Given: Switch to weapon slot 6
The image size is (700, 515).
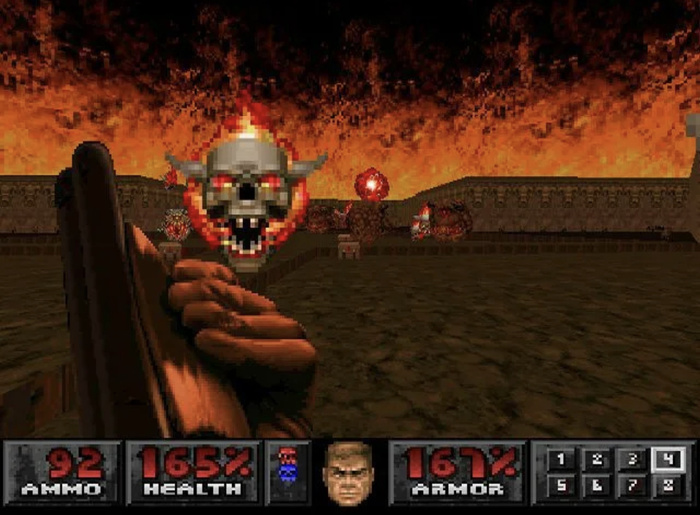Looking at the screenshot, I should pos(596,485).
